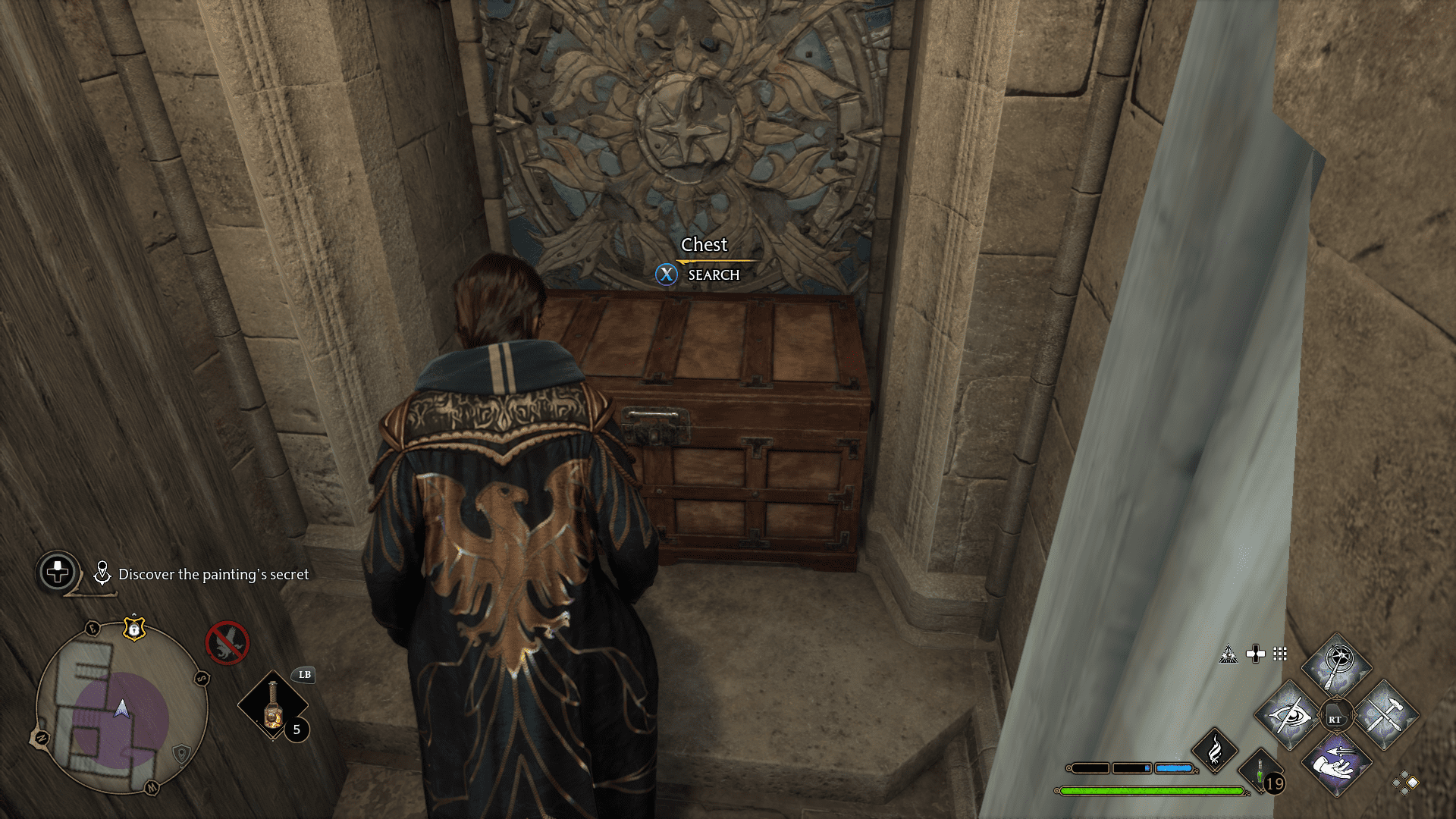Toggle the crossed-out eagle flying restriction icon
1456x819 pixels.
(x=227, y=643)
